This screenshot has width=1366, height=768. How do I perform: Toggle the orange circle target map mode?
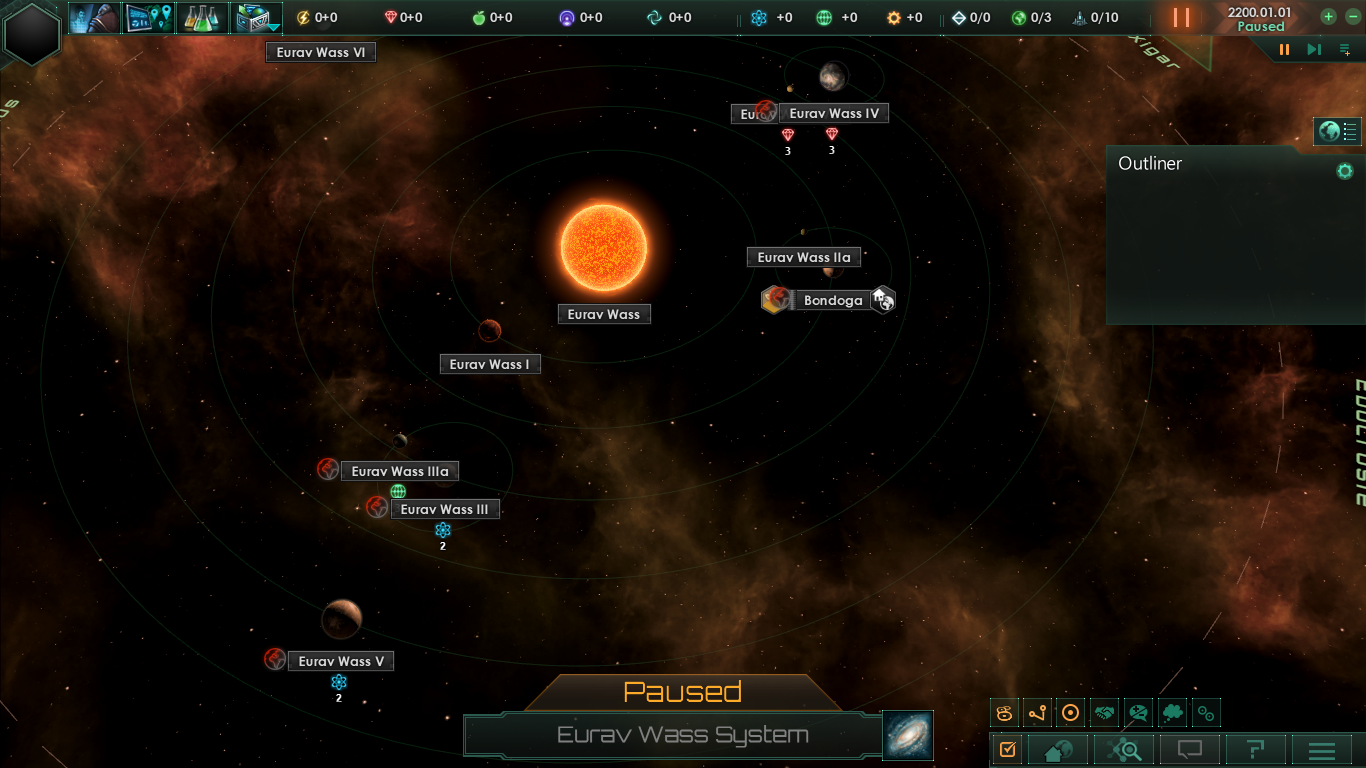tap(1071, 713)
